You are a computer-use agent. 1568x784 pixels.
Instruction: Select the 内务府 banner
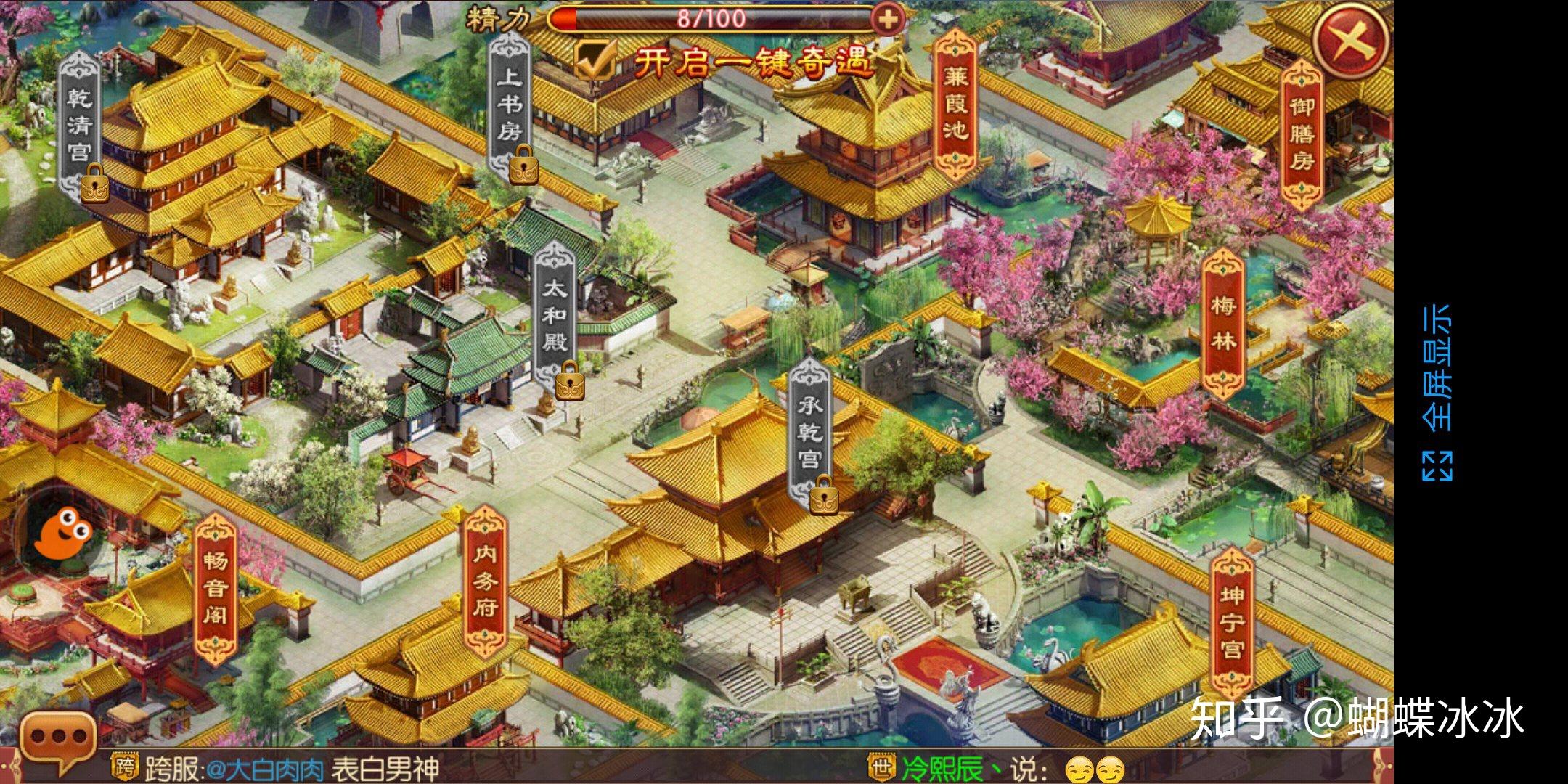(x=486, y=581)
